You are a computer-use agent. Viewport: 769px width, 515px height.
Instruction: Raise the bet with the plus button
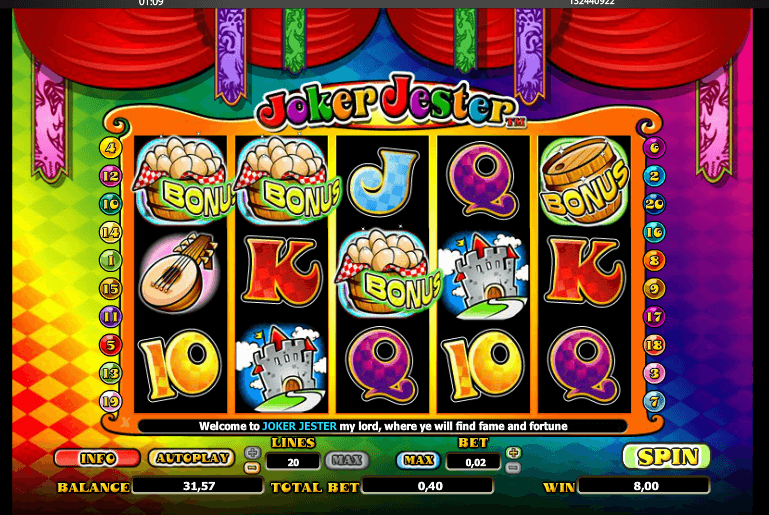[513, 452]
